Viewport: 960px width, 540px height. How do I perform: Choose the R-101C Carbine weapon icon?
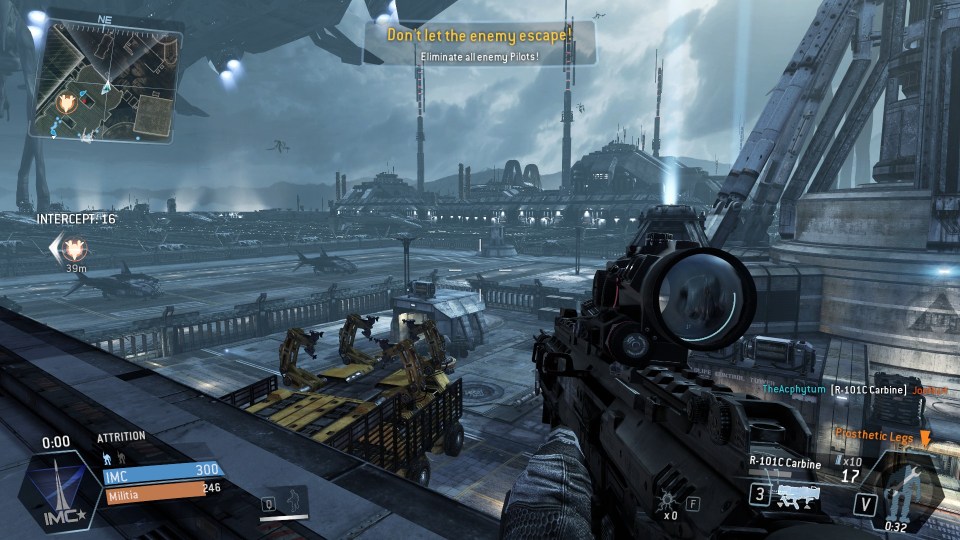797,493
